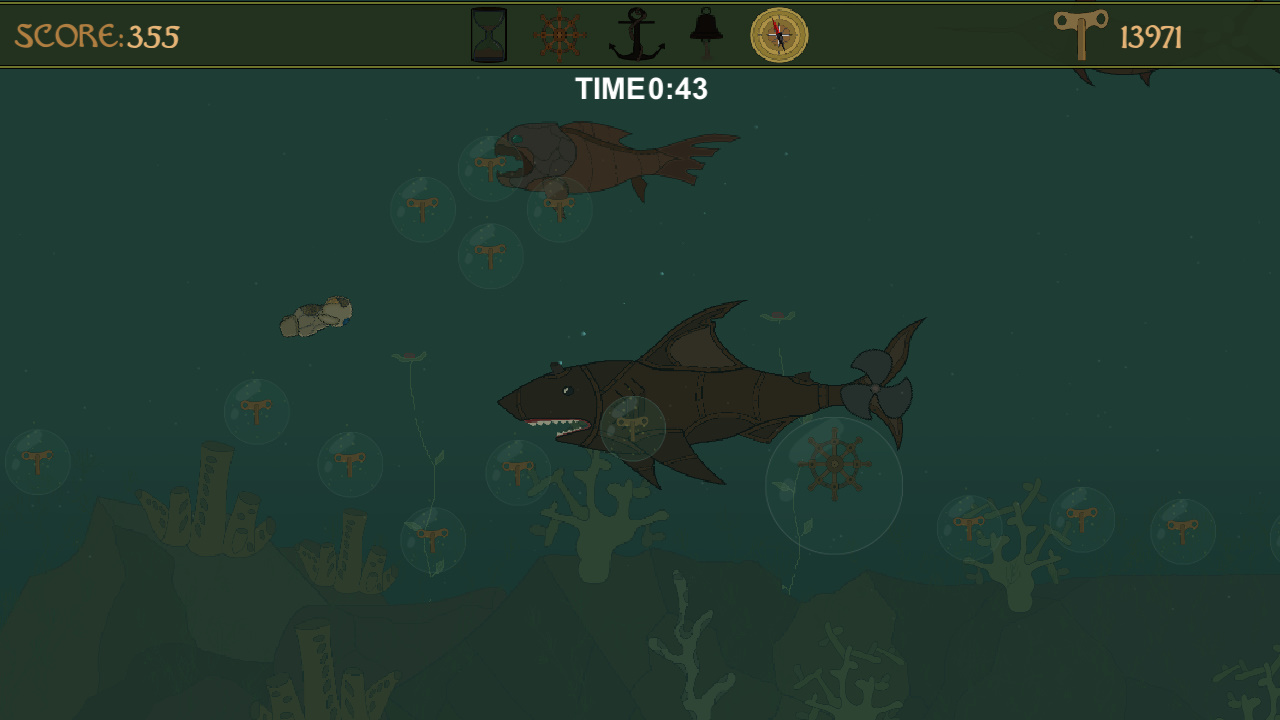Open the compass in the top bar
This screenshot has width=1280, height=720.
(x=778, y=36)
